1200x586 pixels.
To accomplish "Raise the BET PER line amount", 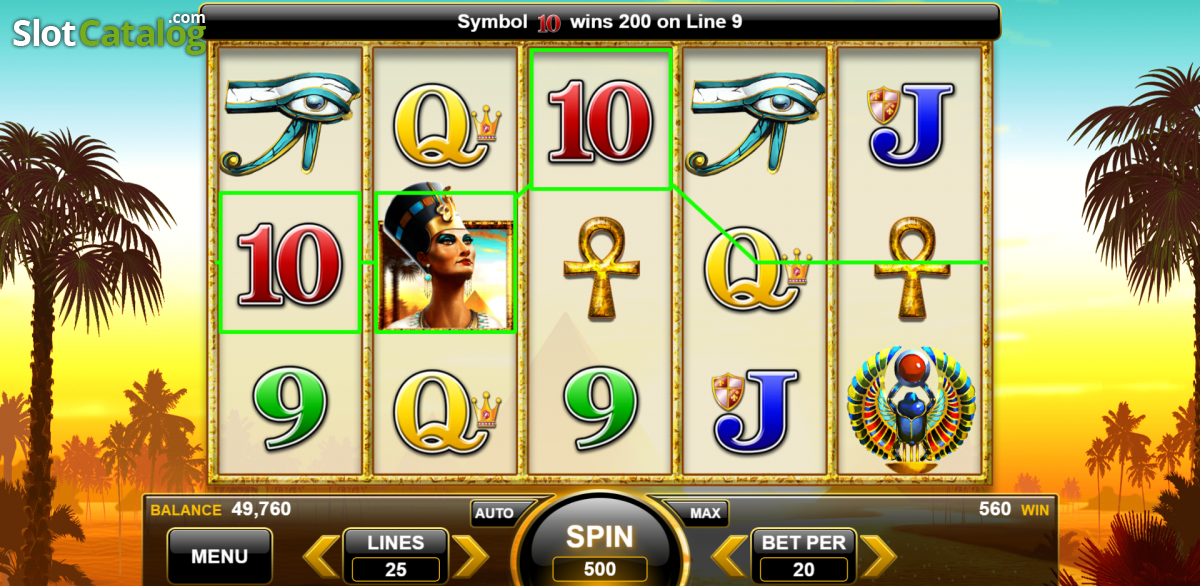I will pos(877,556).
